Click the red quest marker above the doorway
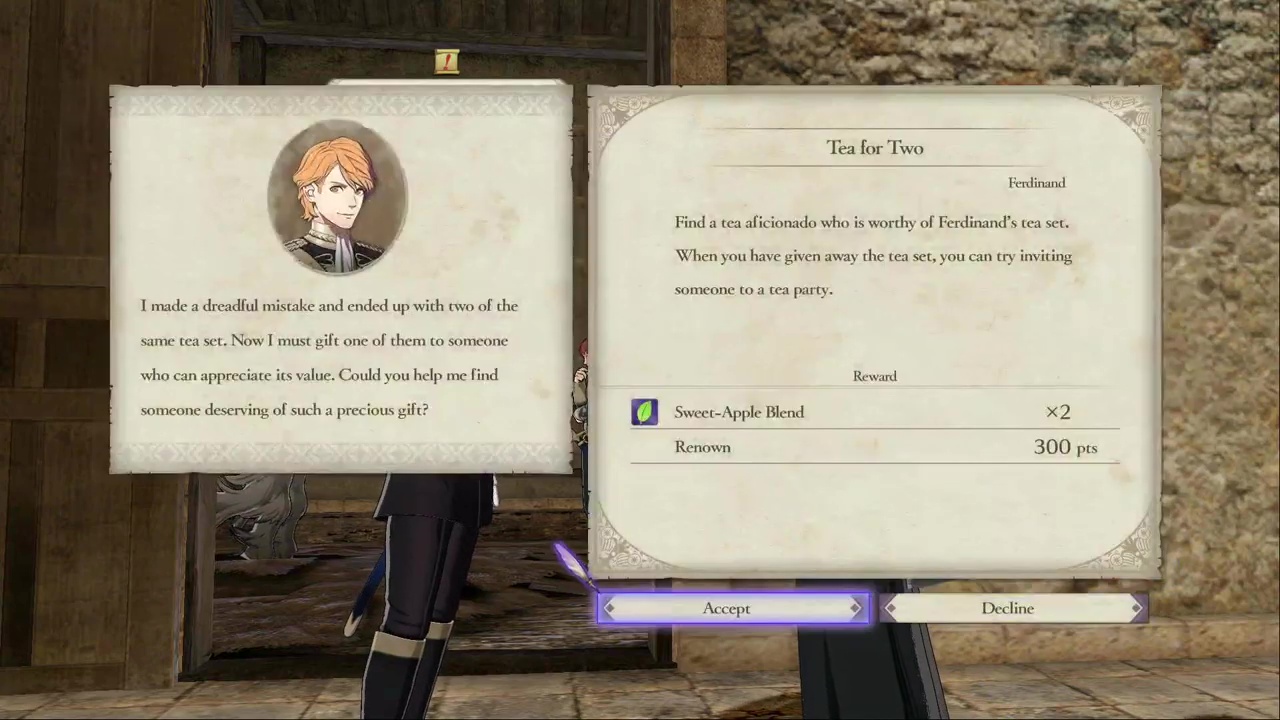This screenshot has width=1280, height=720. pos(446,61)
